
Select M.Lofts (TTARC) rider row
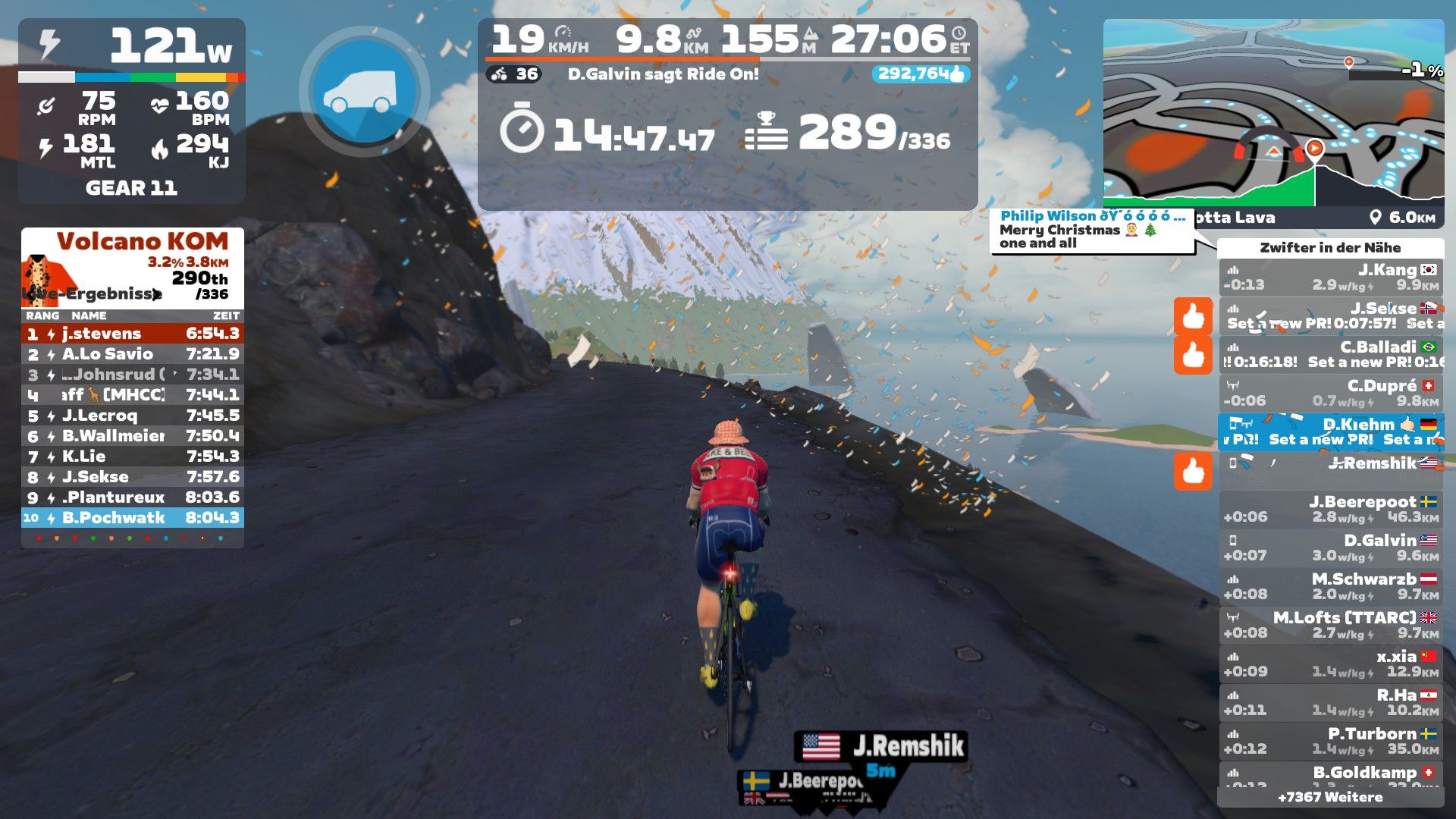coord(1331,625)
